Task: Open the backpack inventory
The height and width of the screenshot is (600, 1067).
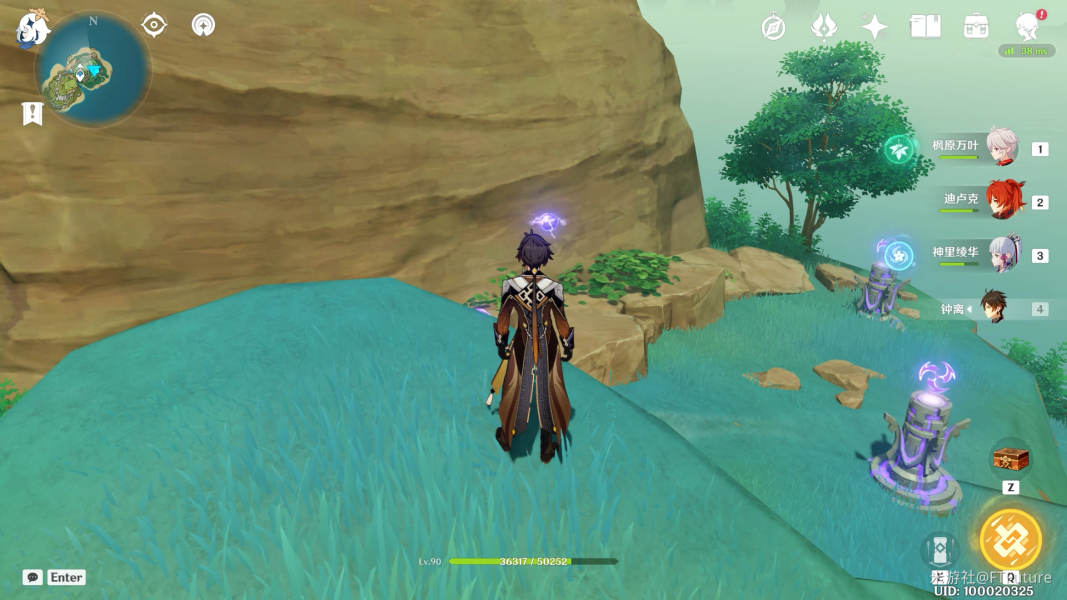Action: (x=976, y=27)
